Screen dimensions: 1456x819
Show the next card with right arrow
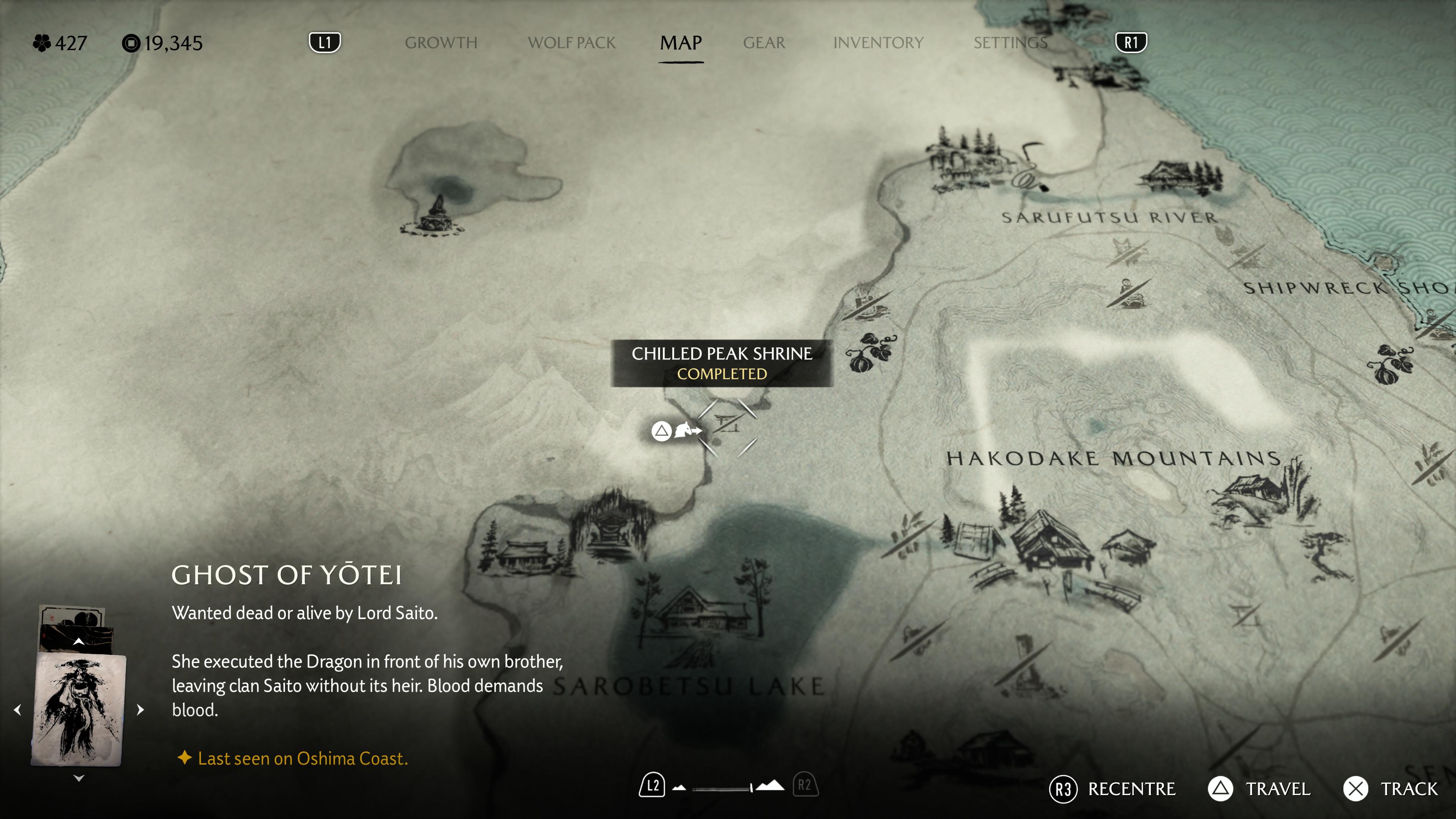pyautogui.click(x=141, y=710)
